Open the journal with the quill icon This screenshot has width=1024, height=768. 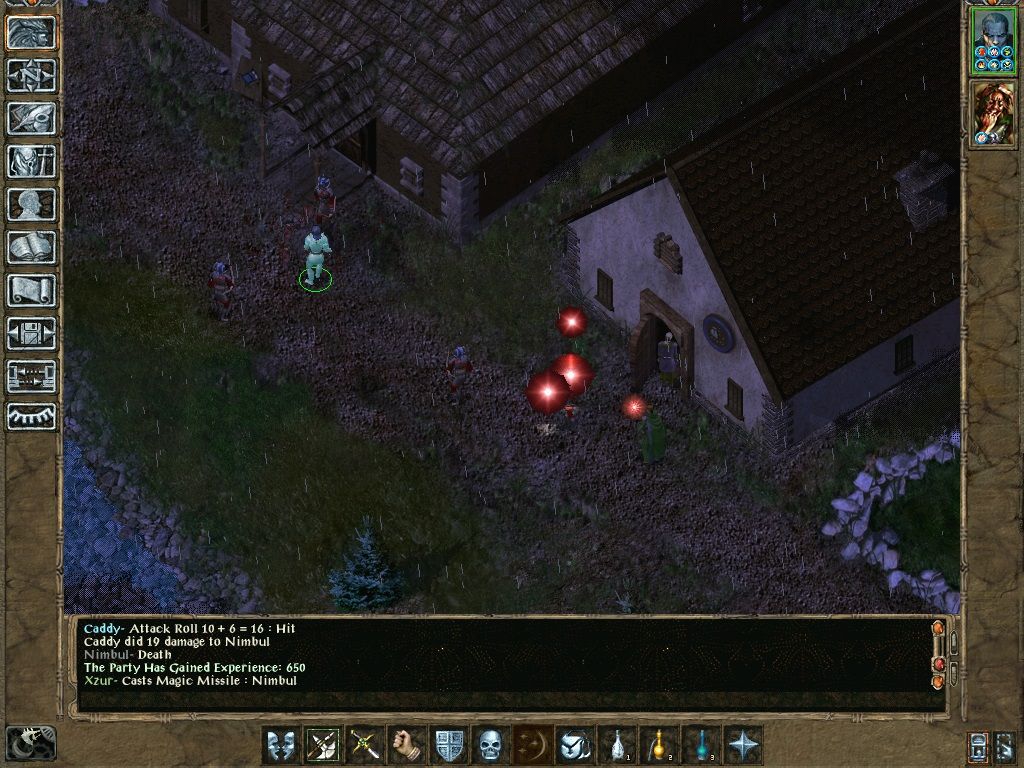pos(31,118)
